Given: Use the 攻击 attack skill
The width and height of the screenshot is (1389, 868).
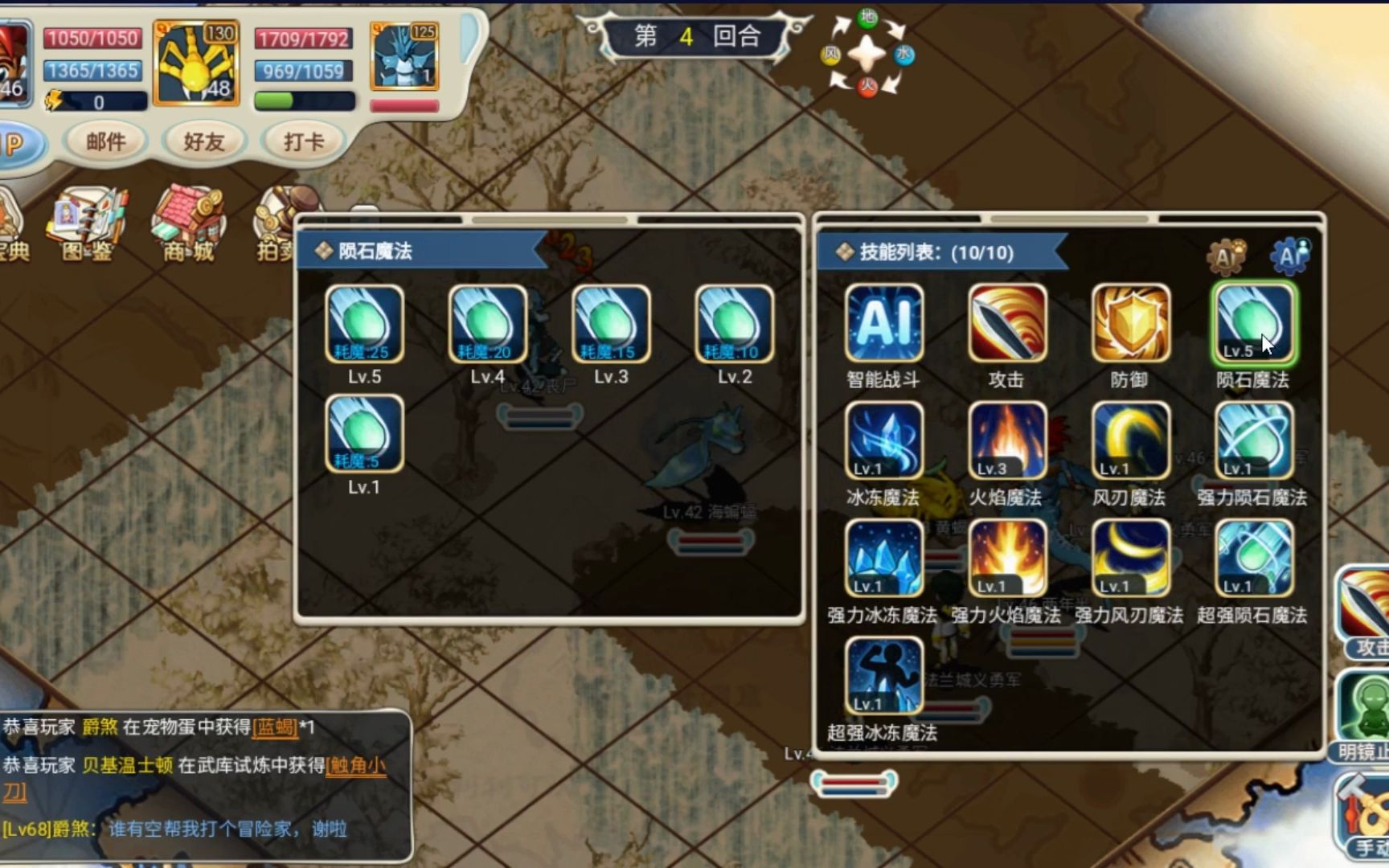Looking at the screenshot, I should (x=1006, y=323).
